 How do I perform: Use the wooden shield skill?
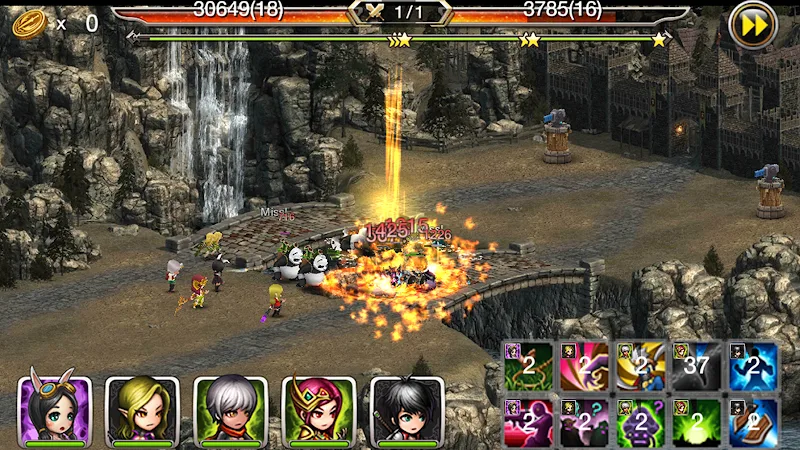753,422
